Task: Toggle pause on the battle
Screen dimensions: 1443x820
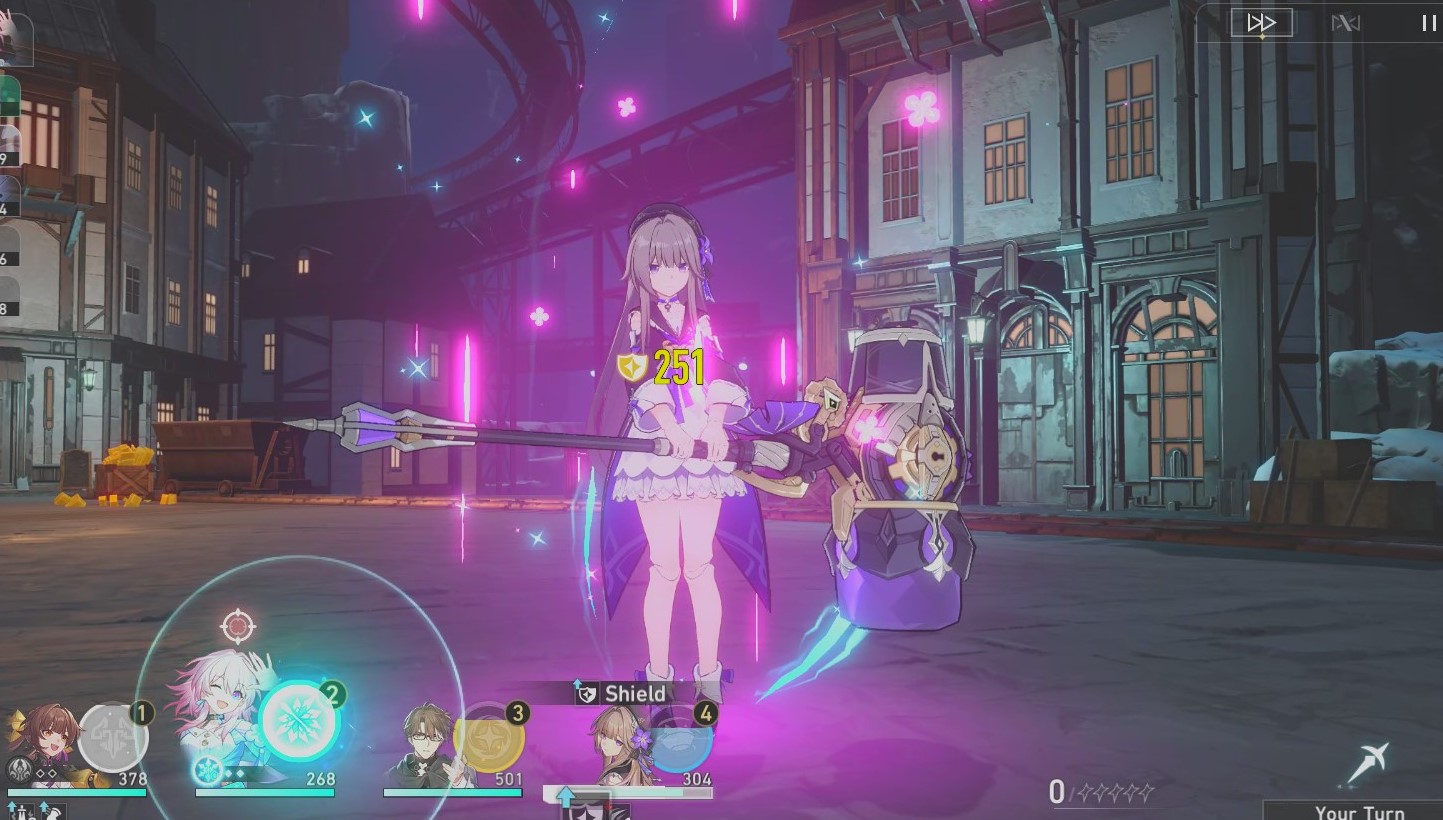Action: [1428, 22]
